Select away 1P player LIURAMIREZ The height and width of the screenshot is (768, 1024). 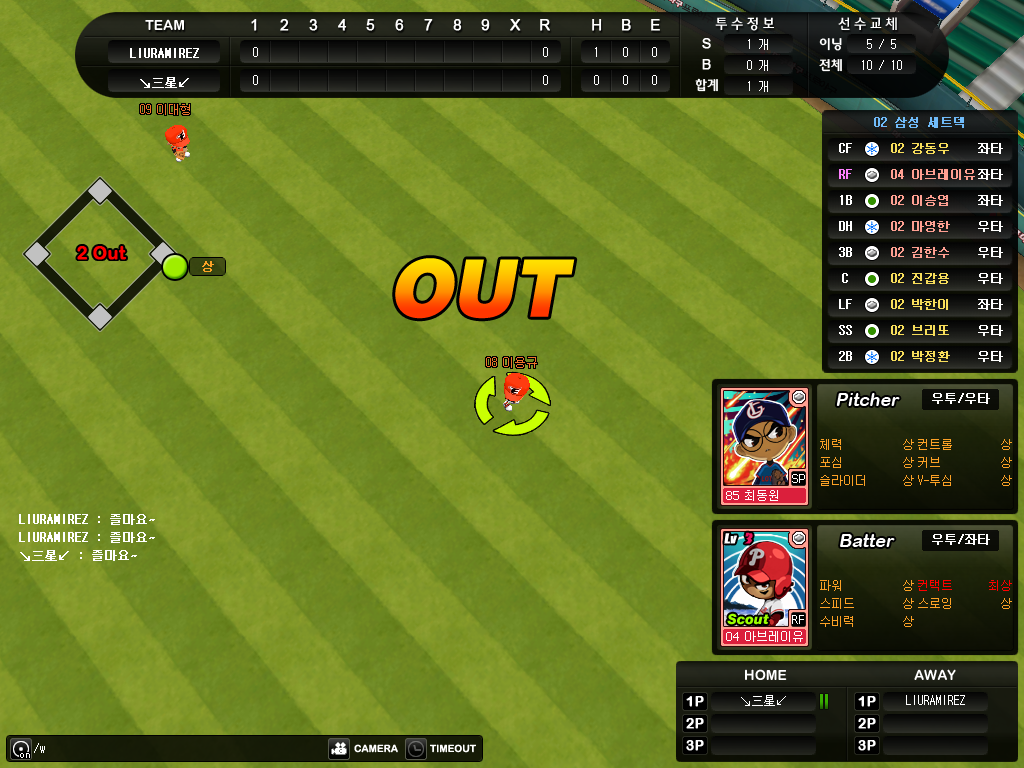(x=935, y=701)
